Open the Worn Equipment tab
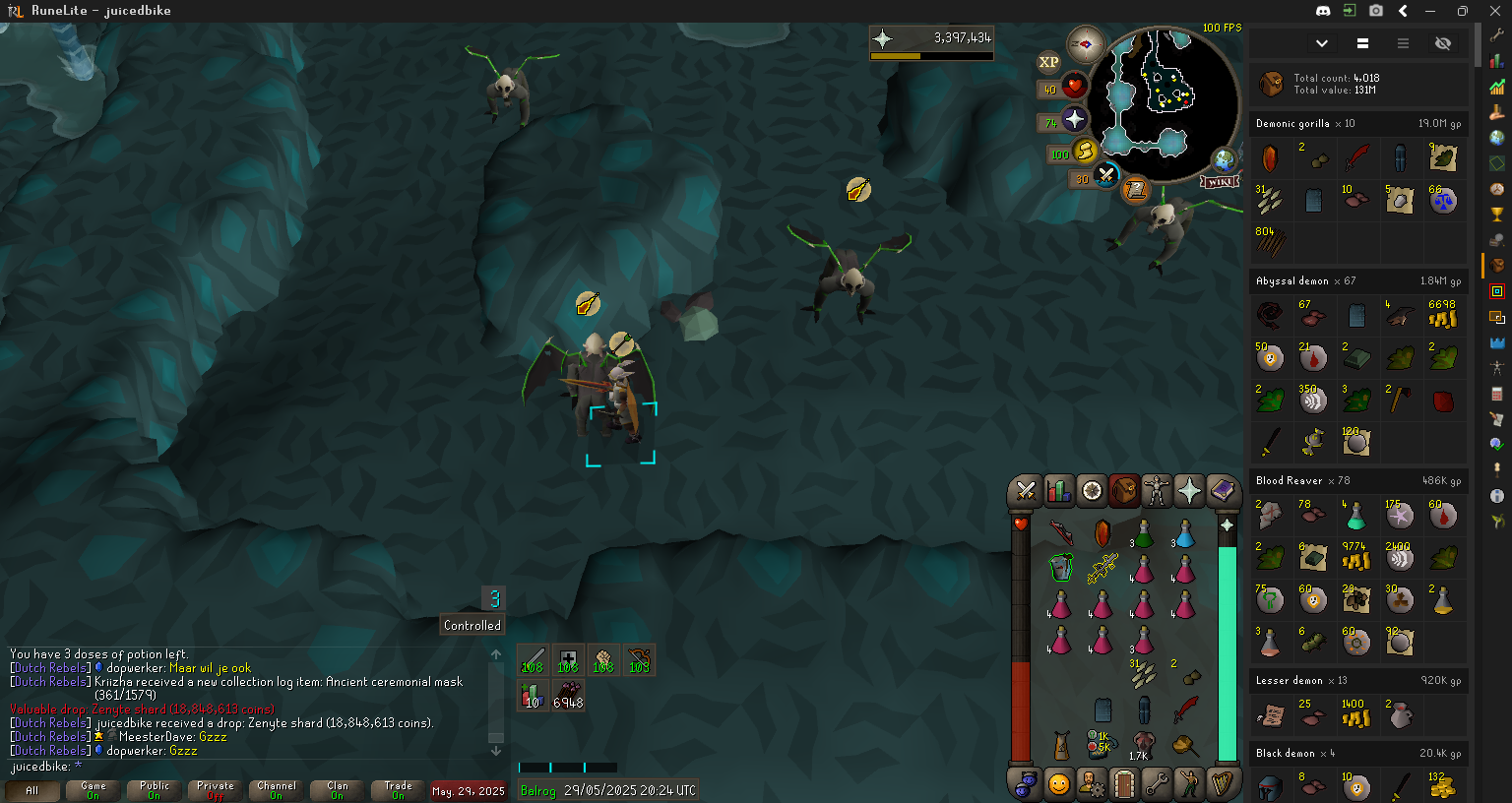 coord(1157,490)
